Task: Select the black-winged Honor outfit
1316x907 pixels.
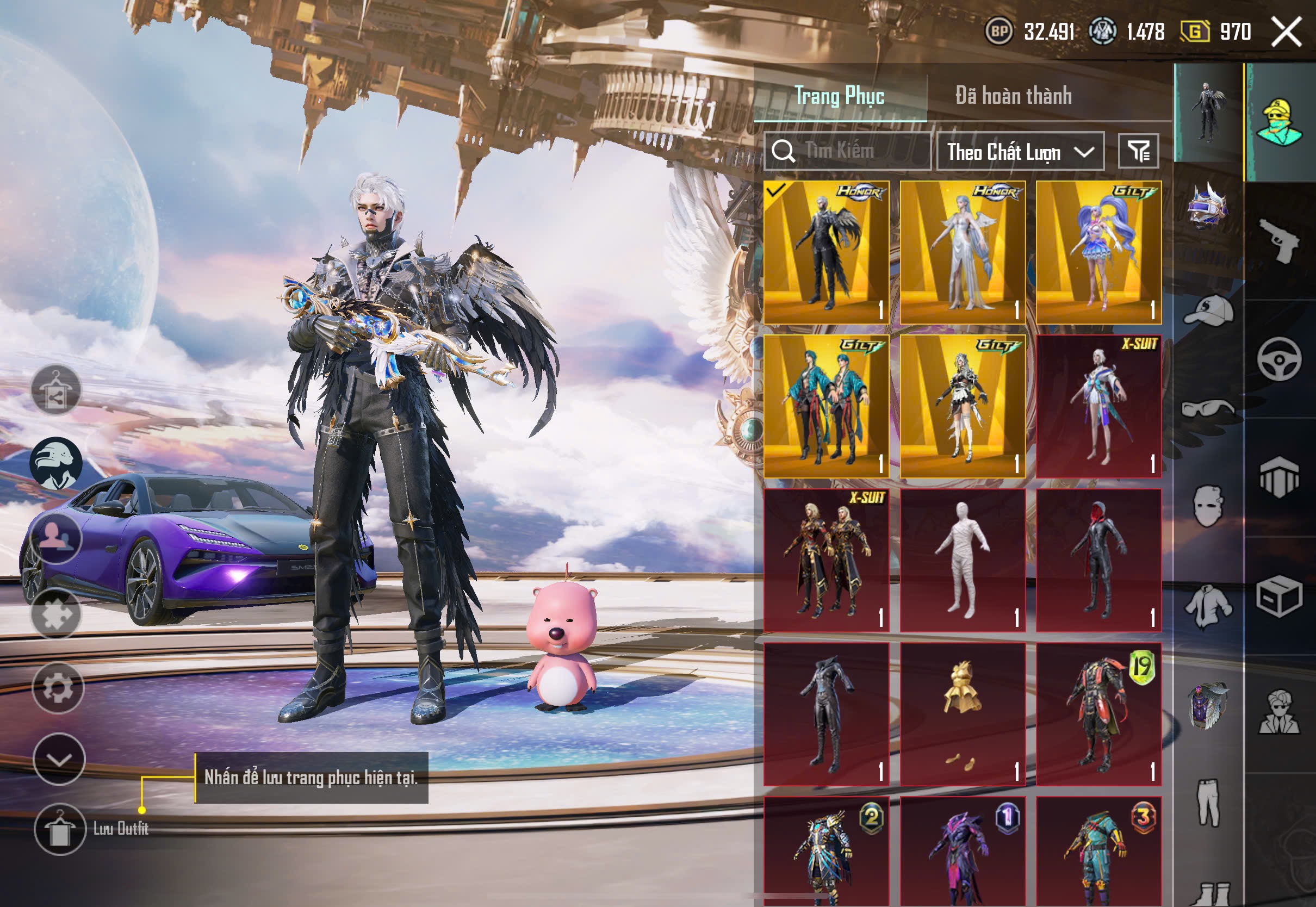Action: coord(826,252)
